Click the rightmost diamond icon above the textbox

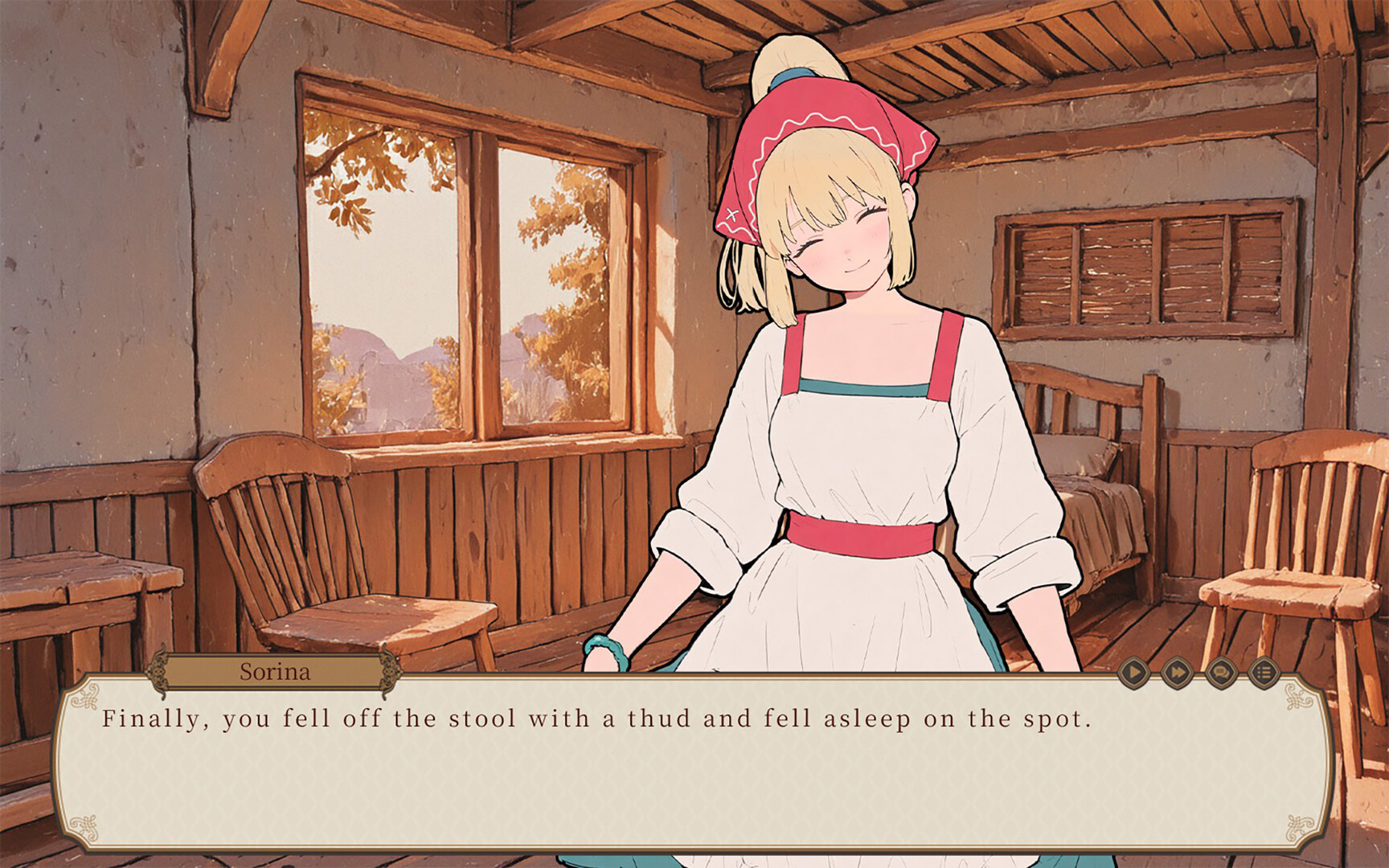(1264, 673)
